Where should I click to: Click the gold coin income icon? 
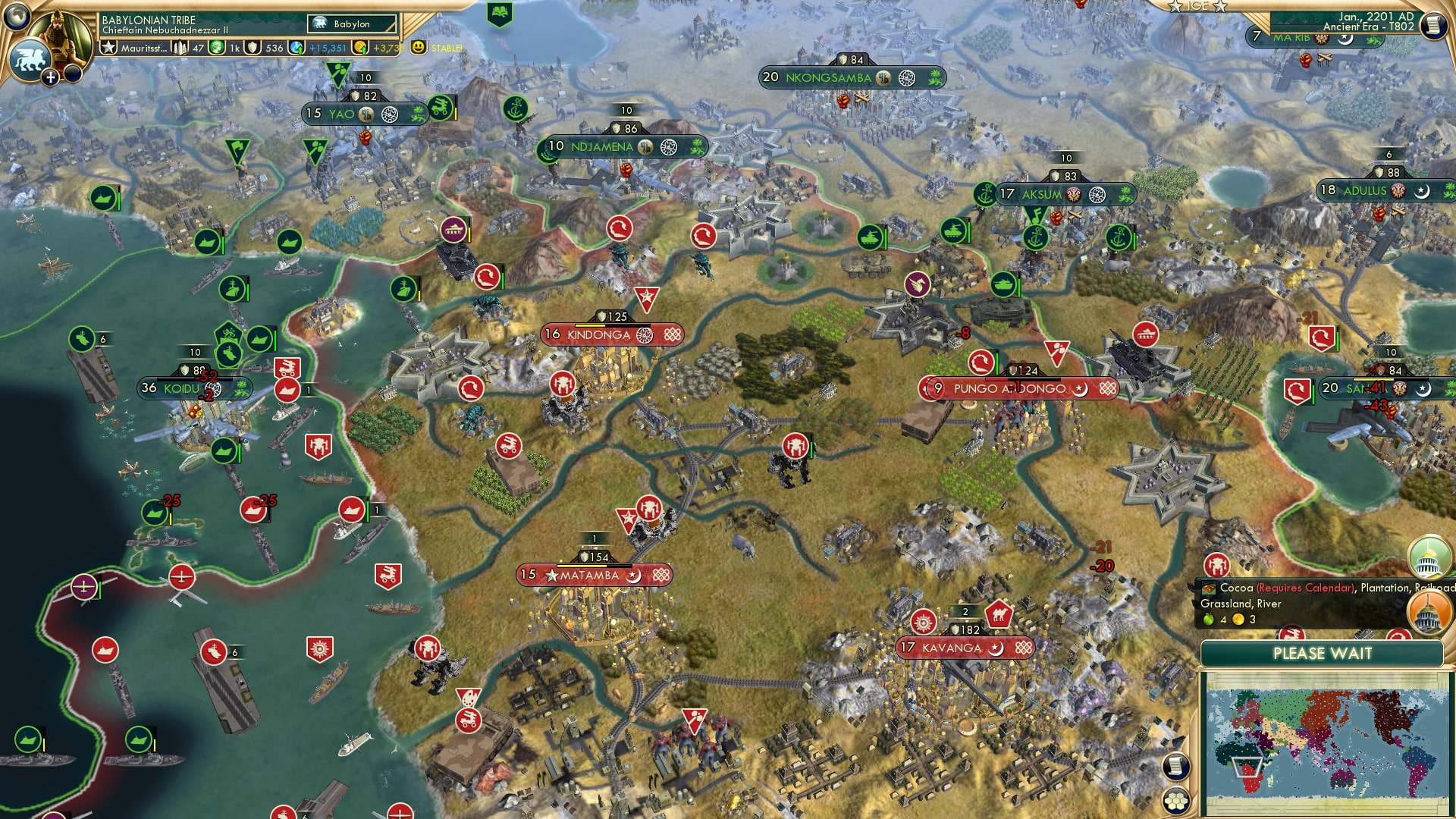click(x=359, y=47)
